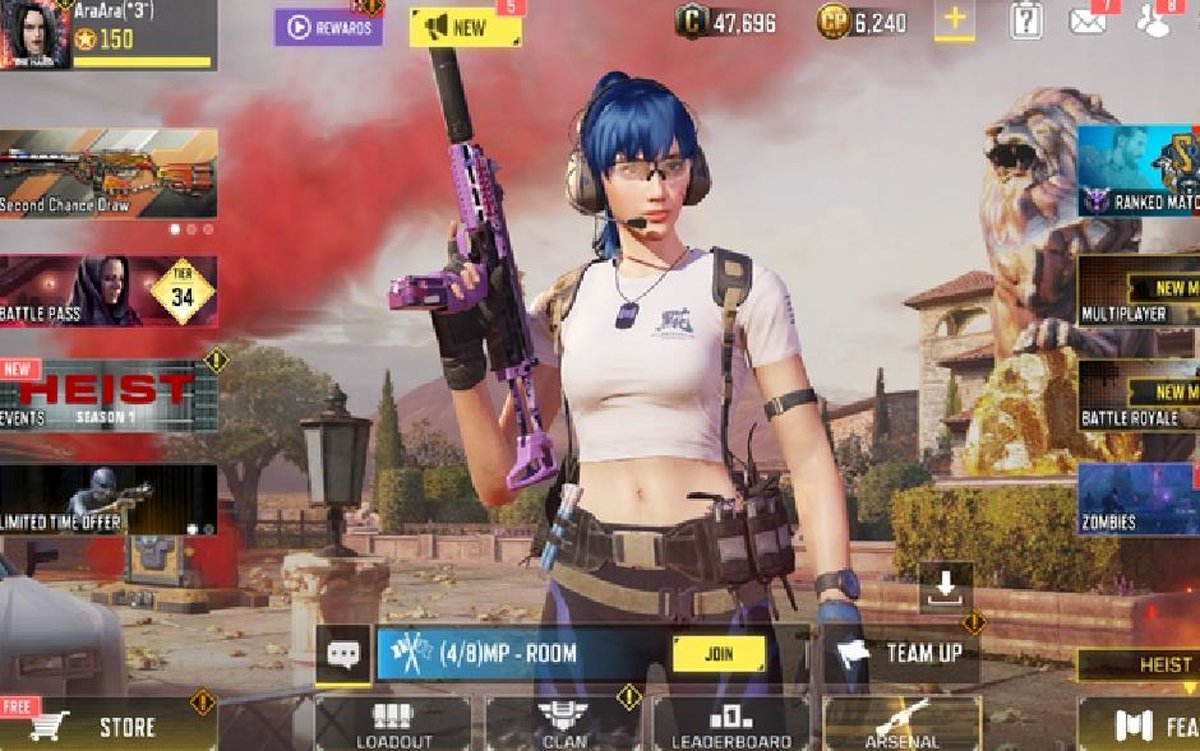Select the Multiplayer mode
The width and height of the screenshot is (1200, 751).
1139,291
